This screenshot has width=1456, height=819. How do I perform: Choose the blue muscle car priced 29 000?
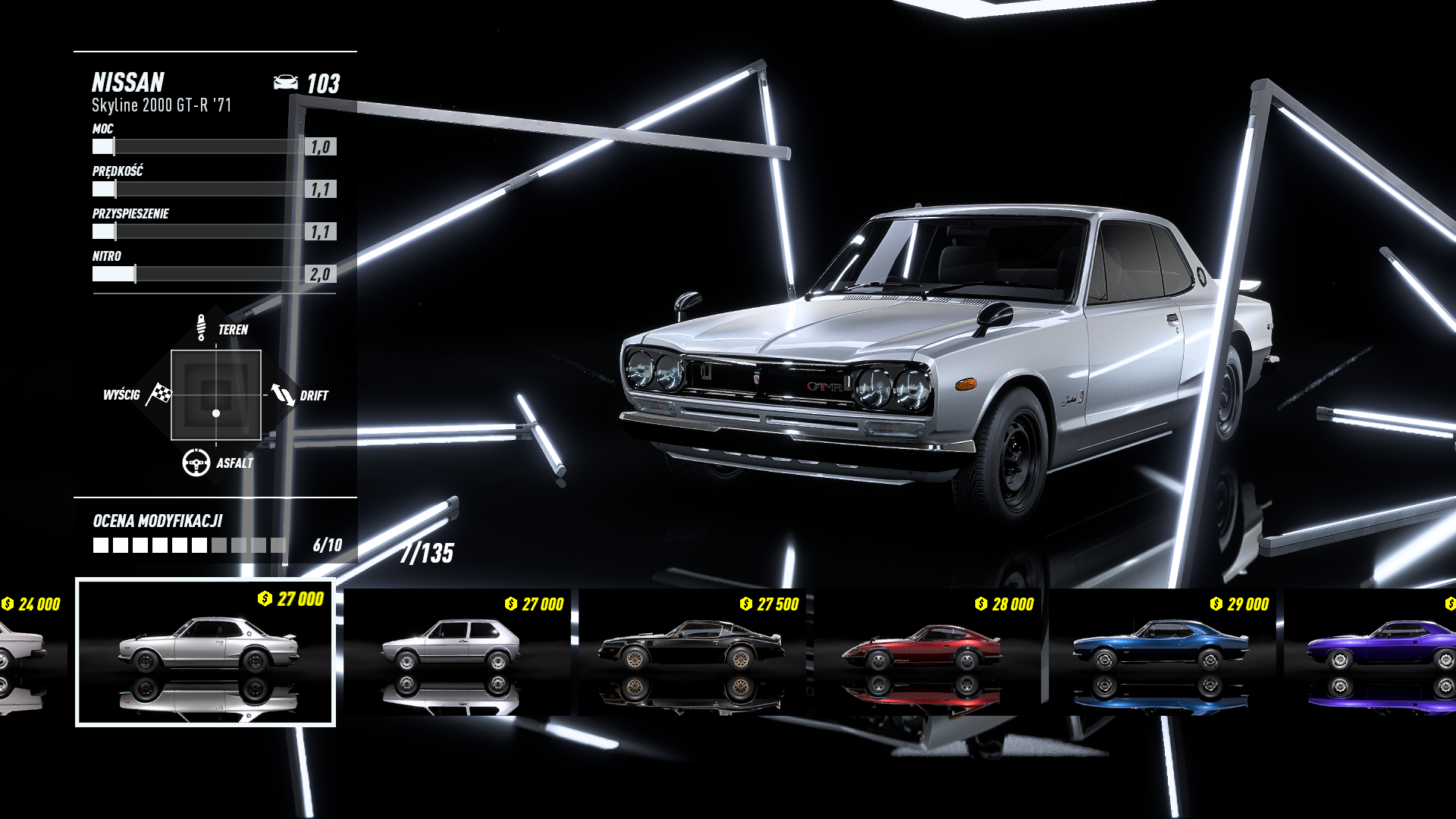(x=1162, y=652)
